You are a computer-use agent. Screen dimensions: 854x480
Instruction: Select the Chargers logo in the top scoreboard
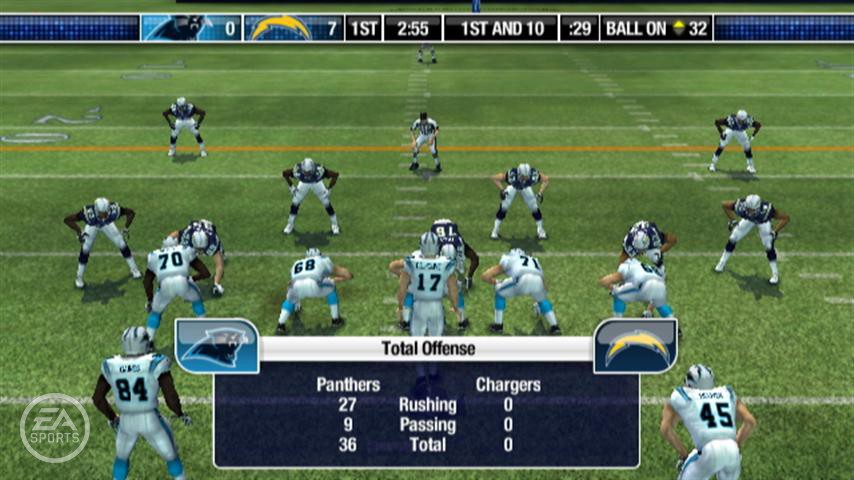click(281, 28)
